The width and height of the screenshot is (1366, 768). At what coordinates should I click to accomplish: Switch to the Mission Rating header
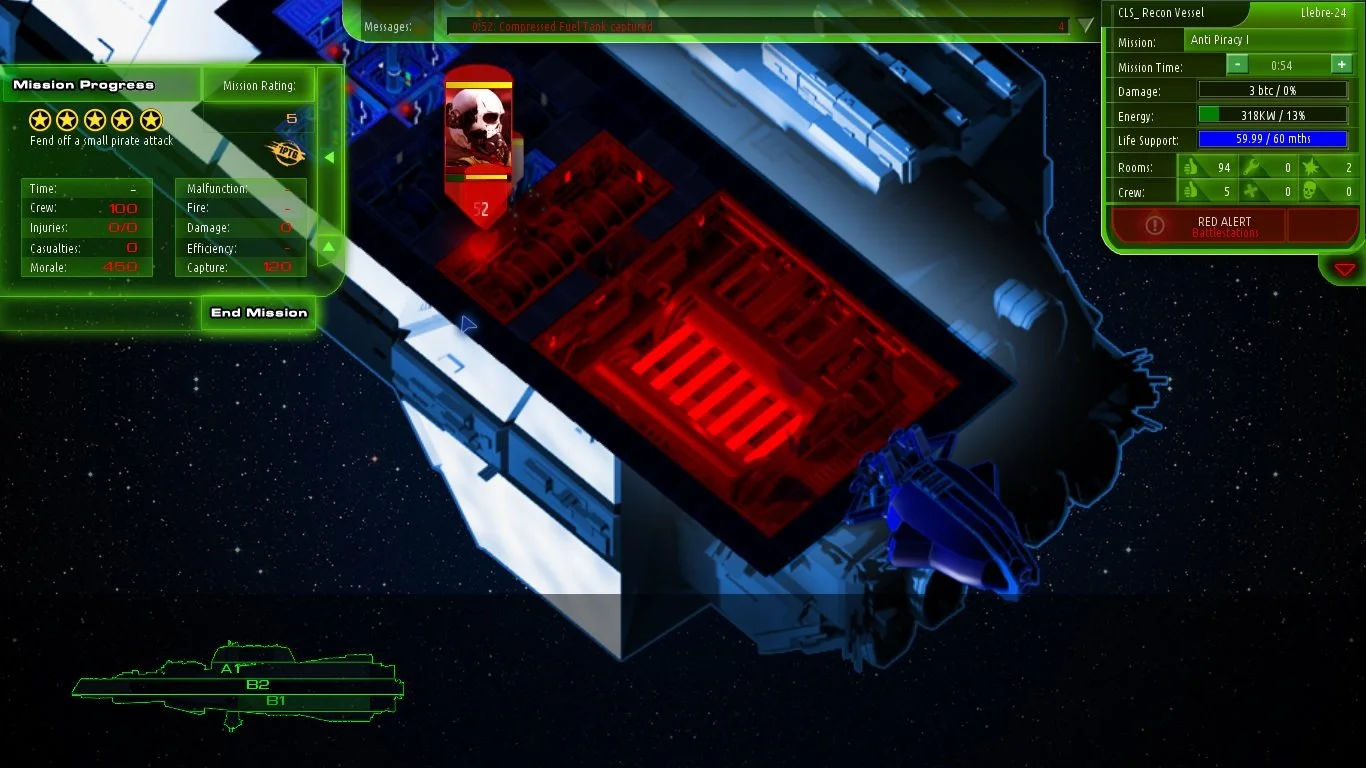258,85
